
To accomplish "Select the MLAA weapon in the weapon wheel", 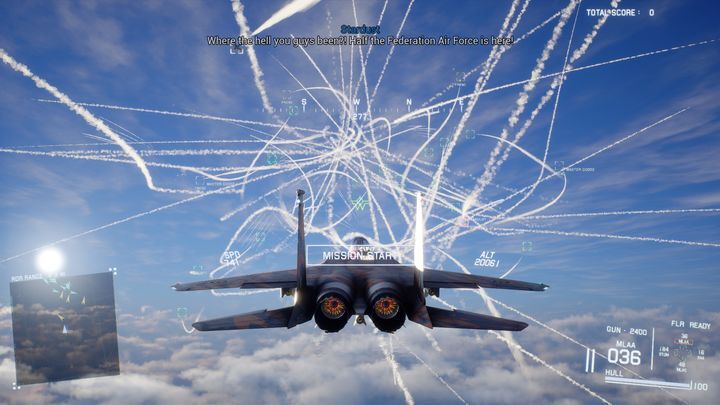I will click(x=683, y=341).
